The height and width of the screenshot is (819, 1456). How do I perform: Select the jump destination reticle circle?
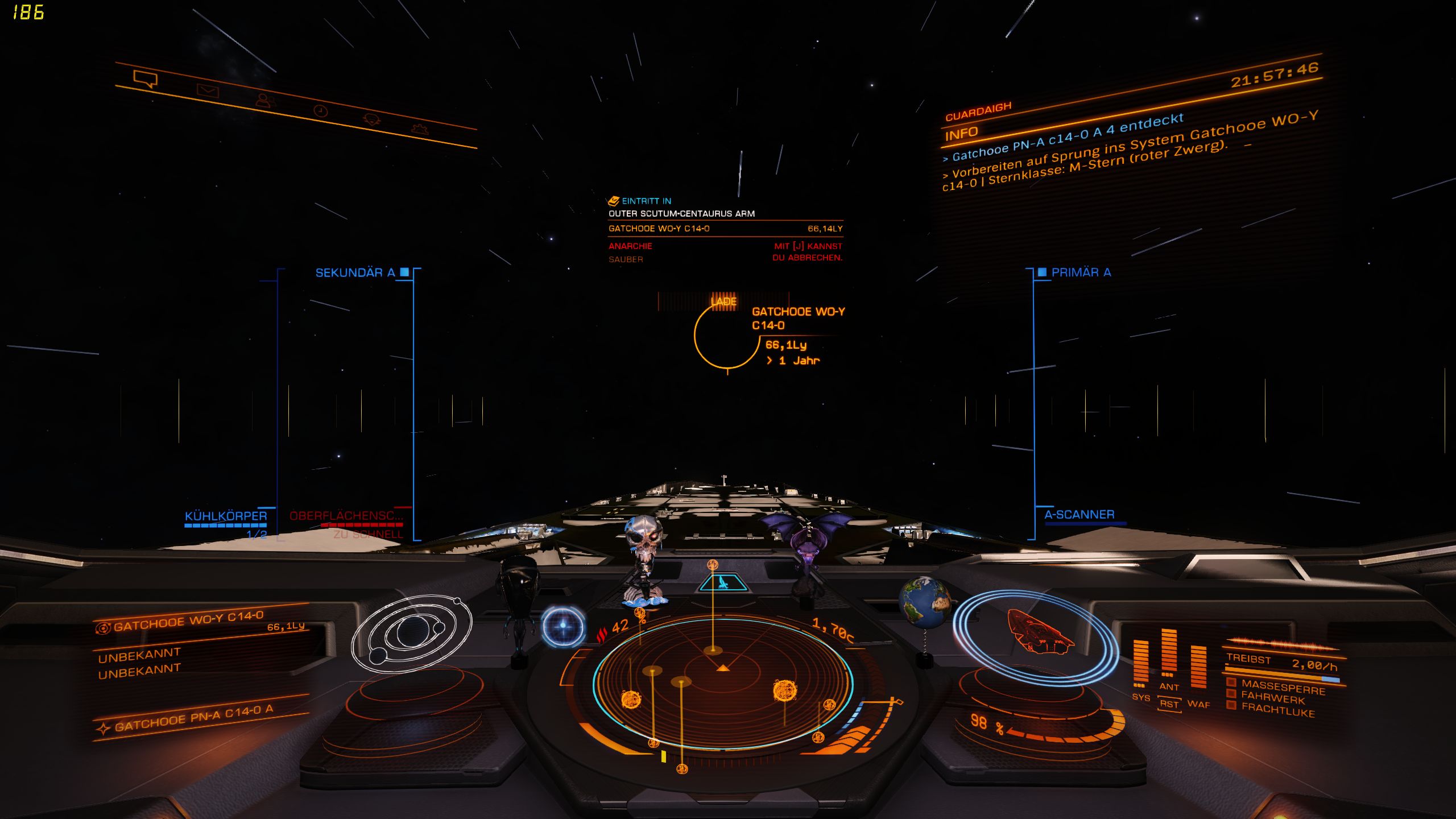pos(726,337)
